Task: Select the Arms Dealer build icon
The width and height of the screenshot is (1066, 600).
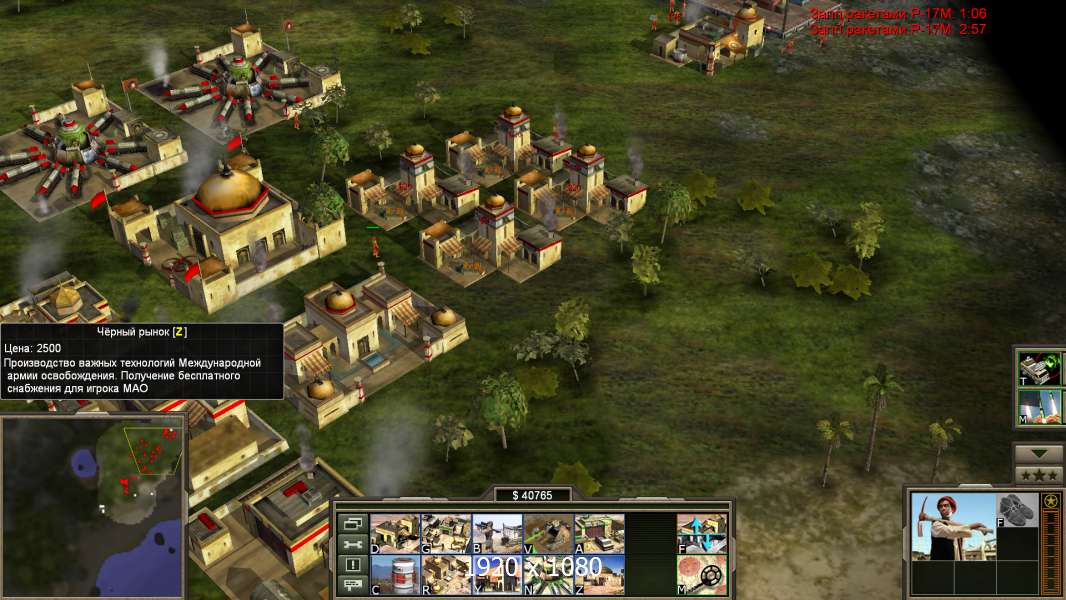Action: (x=599, y=533)
